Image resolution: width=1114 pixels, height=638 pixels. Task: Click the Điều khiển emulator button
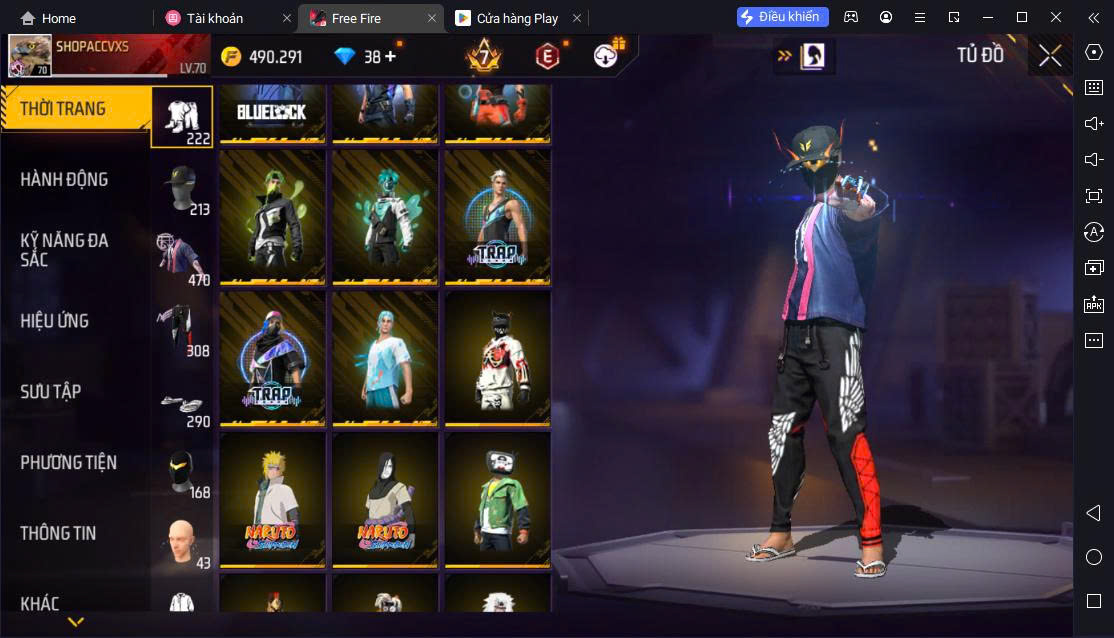tap(783, 17)
